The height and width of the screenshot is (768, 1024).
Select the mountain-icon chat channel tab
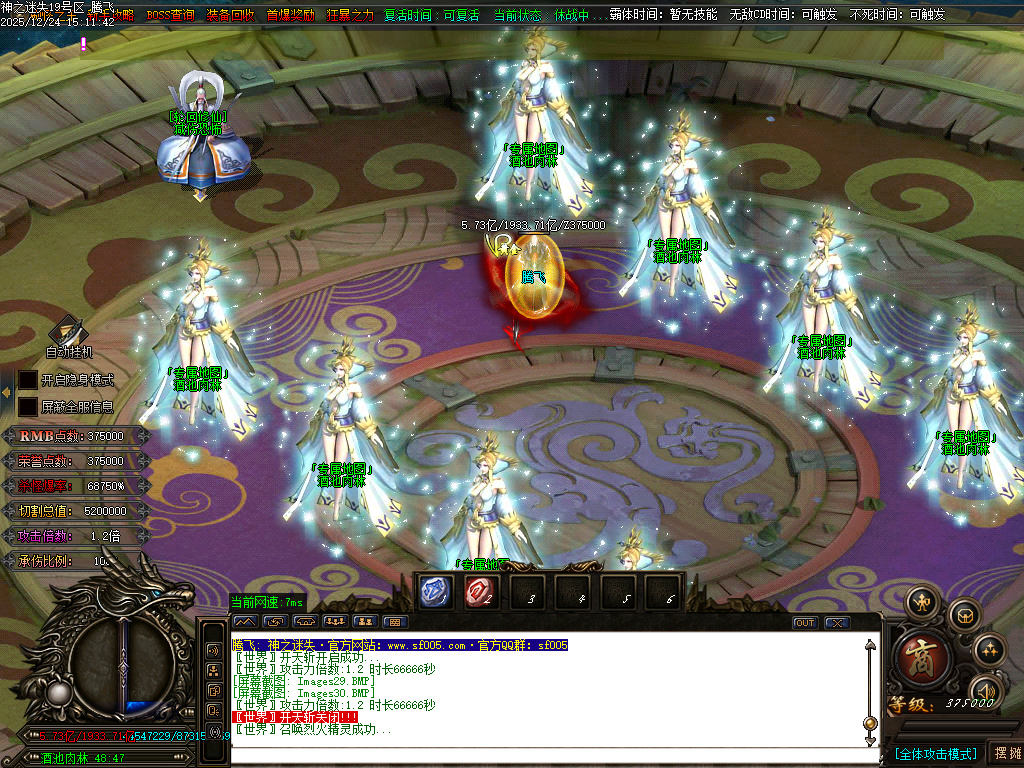coord(247,622)
